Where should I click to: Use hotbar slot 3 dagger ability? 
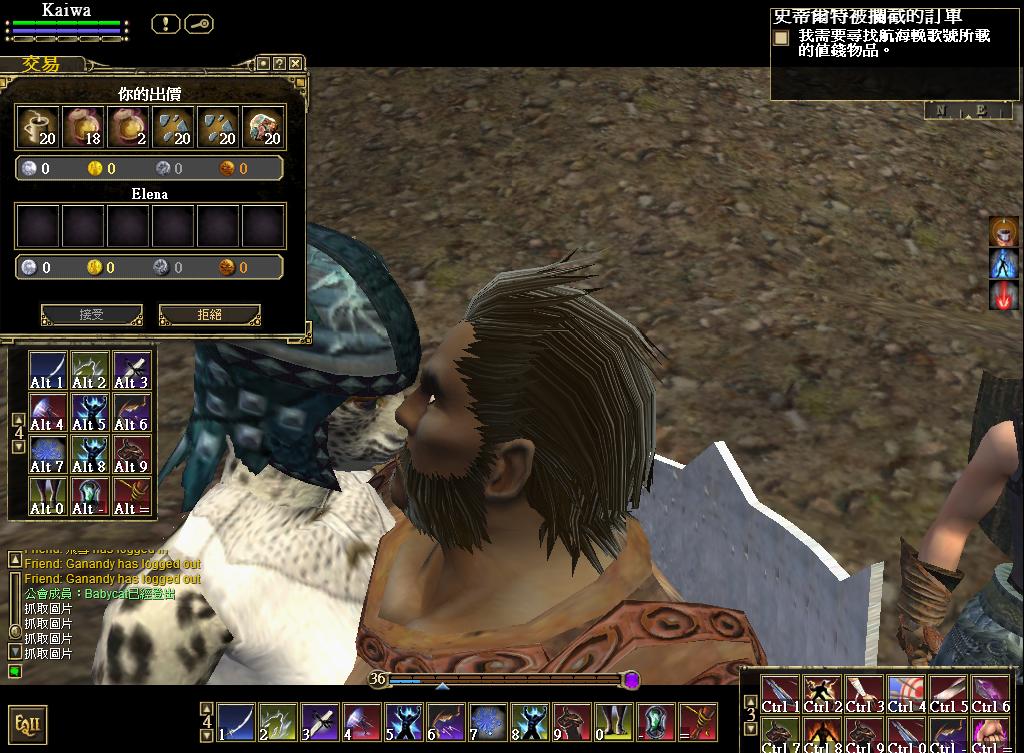[319, 720]
